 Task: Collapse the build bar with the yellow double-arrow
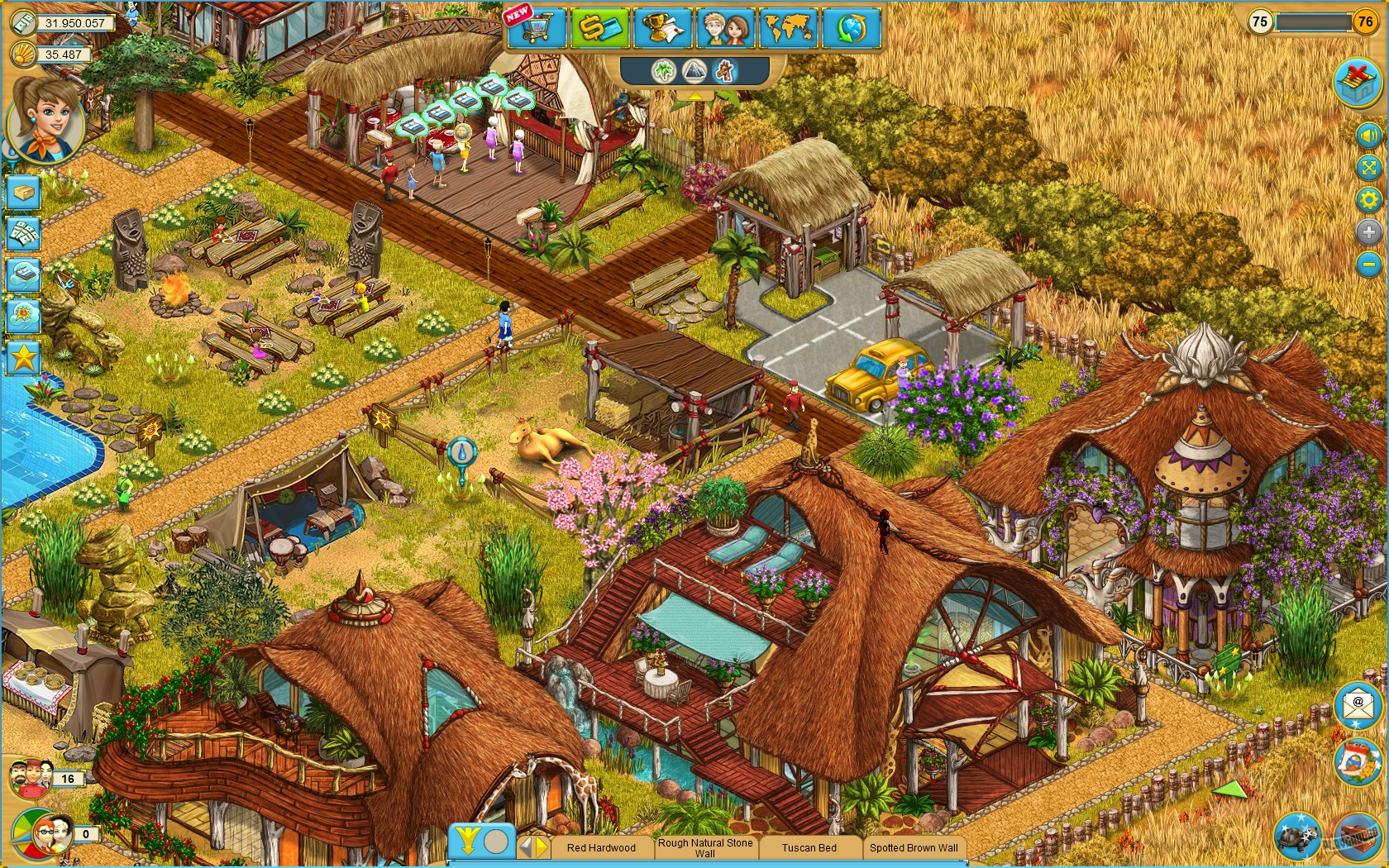(468, 841)
